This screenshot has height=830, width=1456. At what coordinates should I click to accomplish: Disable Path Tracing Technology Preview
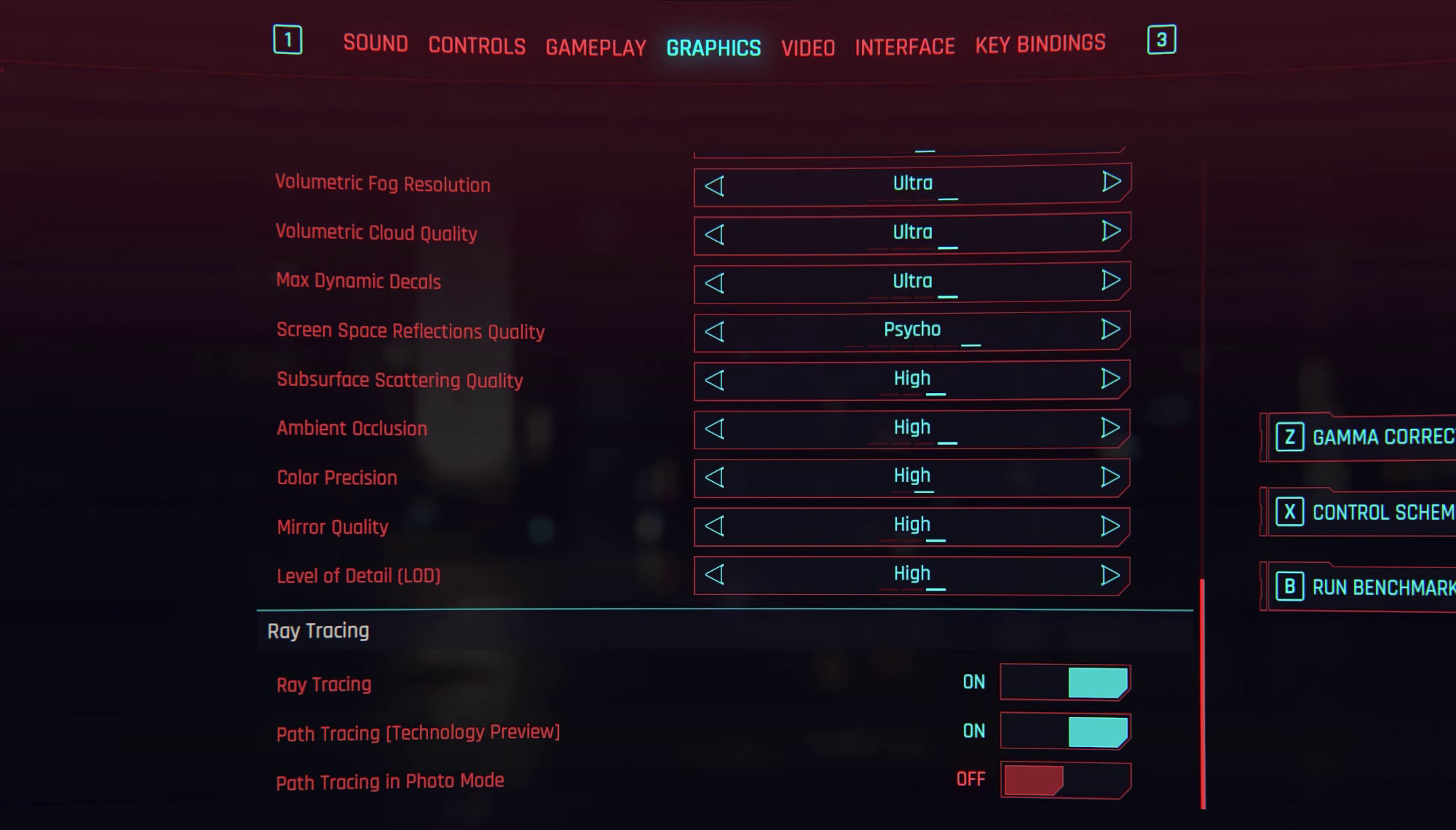(1065, 731)
